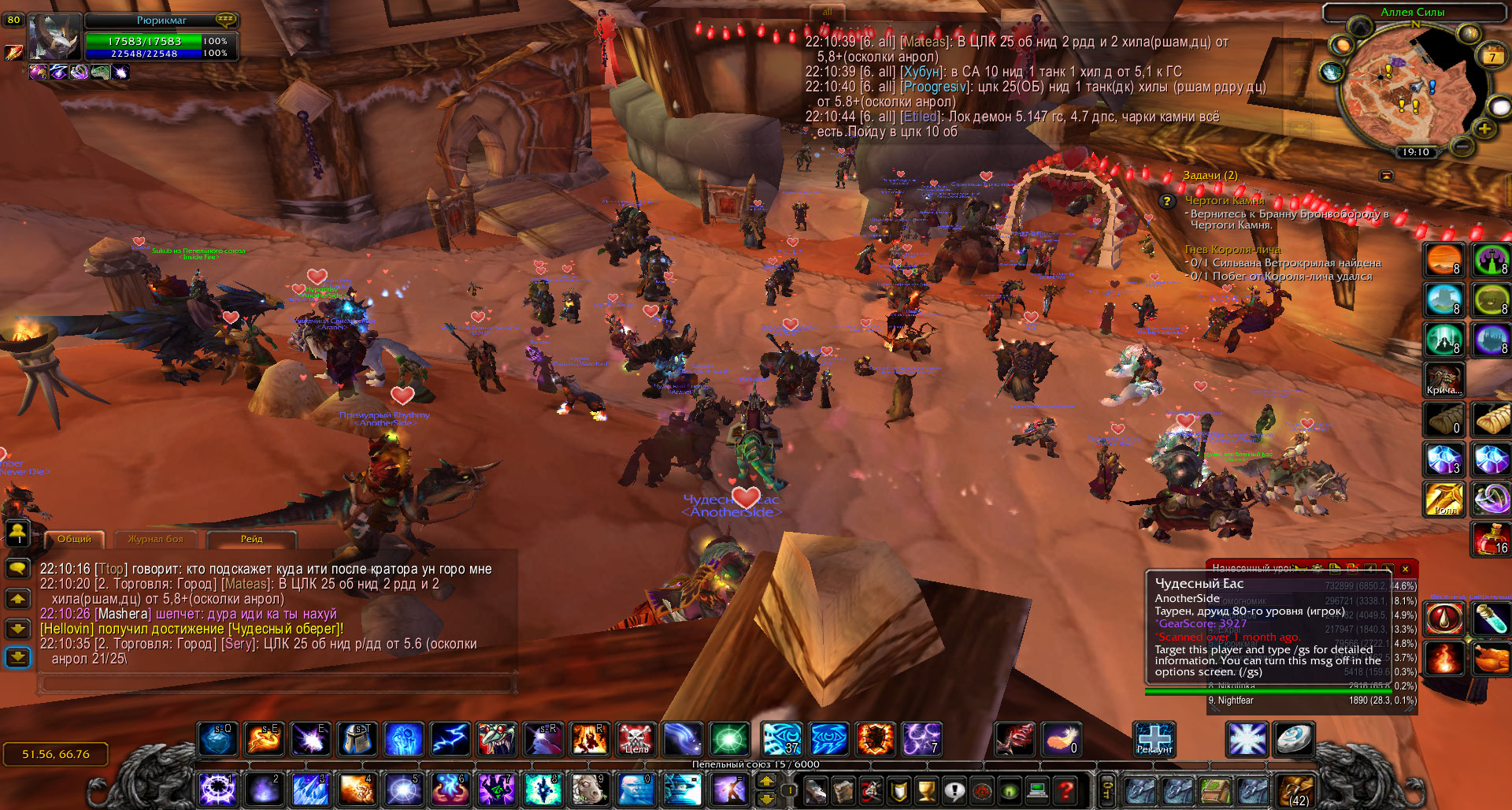
Task: Close the Recount damage meter window
Action: tap(1405, 568)
